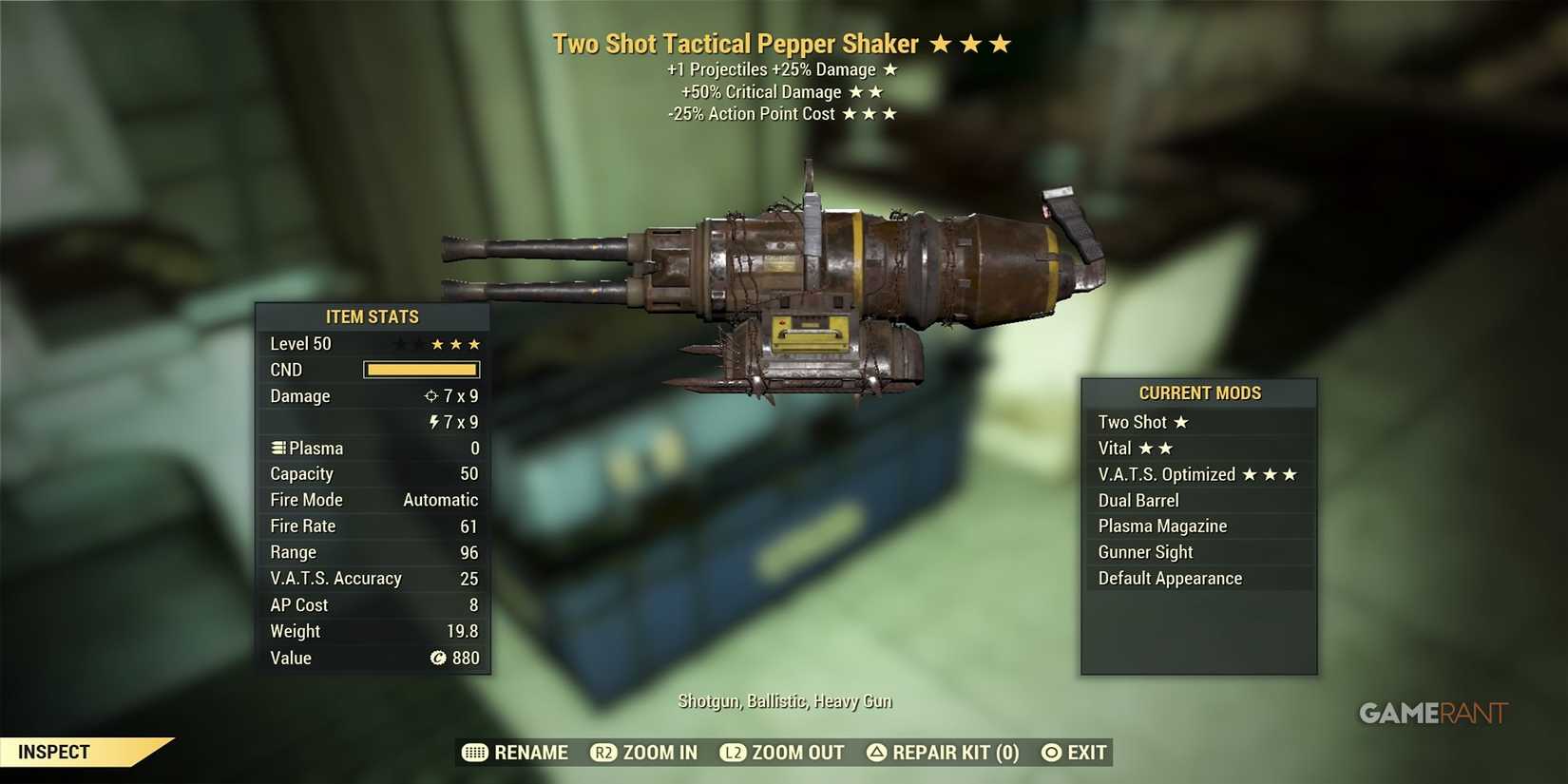Image resolution: width=1568 pixels, height=784 pixels.
Task: Select the Plasma Magazine mod entry
Action: [x=1162, y=526]
